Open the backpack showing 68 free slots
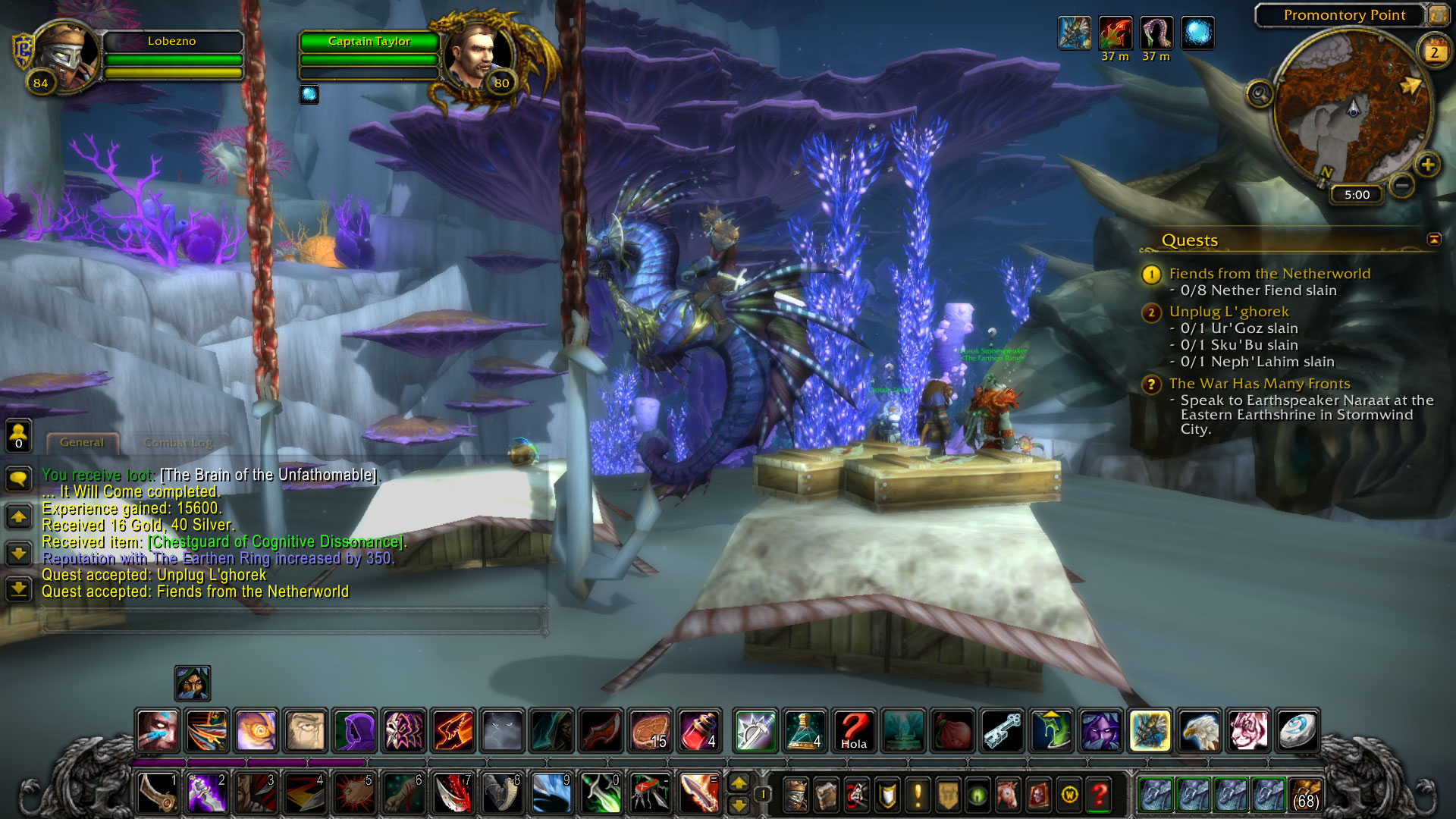Screen dimensions: 1456x819 1304,794
